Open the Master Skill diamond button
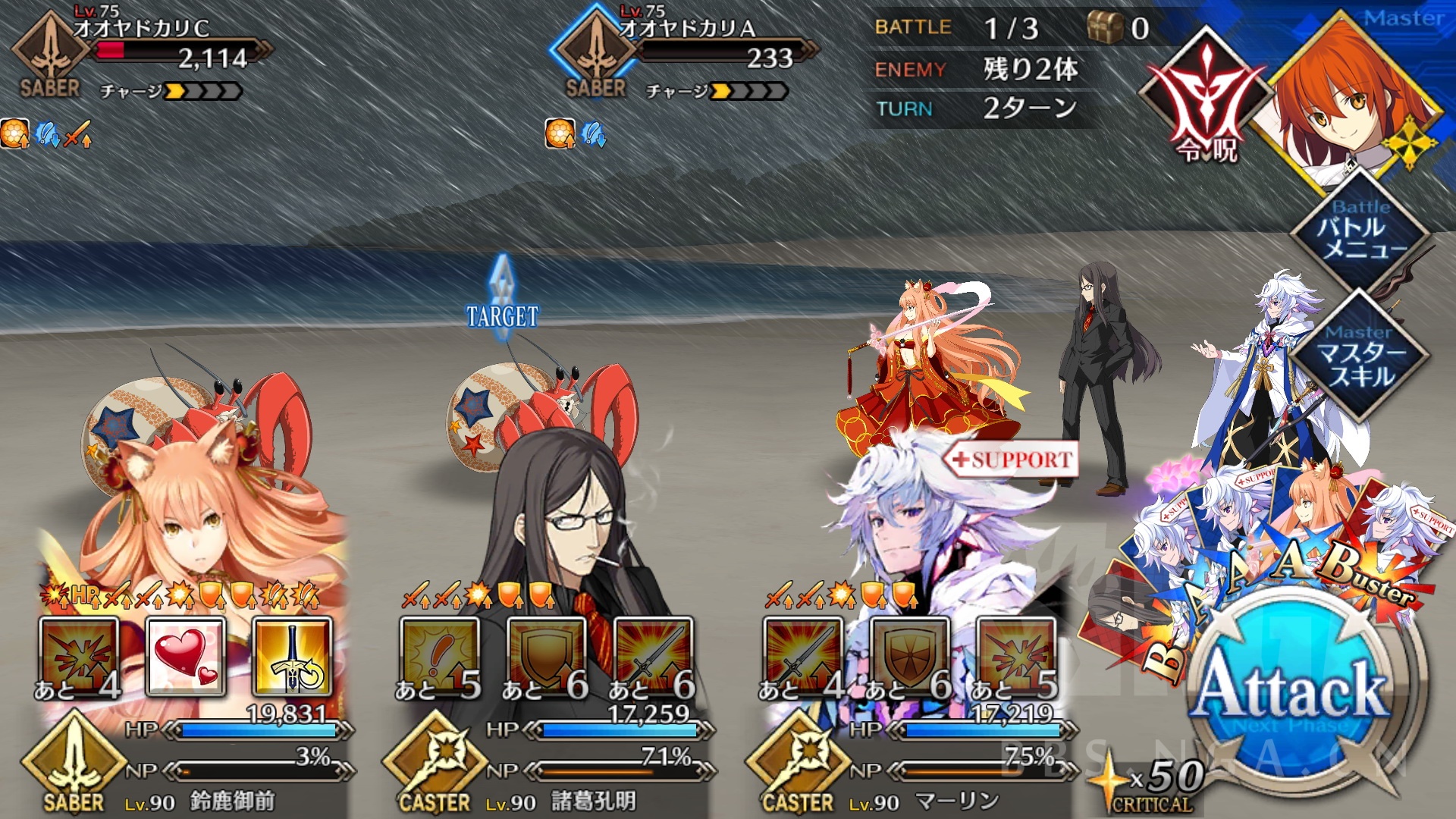Image resolution: width=1456 pixels, height=819 pixels. click(1360, 358)
